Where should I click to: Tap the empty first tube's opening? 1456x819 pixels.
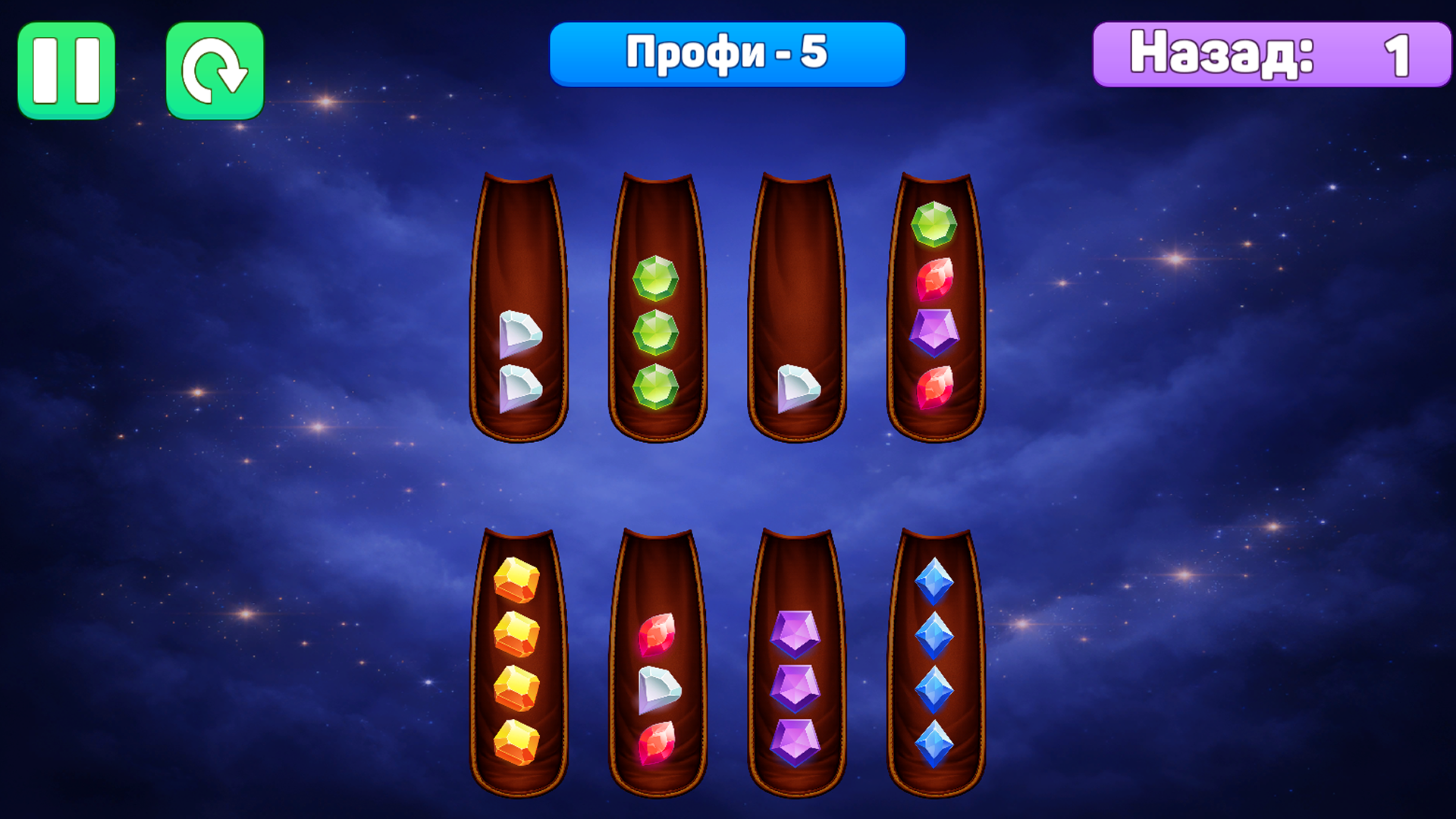[519, 220]
